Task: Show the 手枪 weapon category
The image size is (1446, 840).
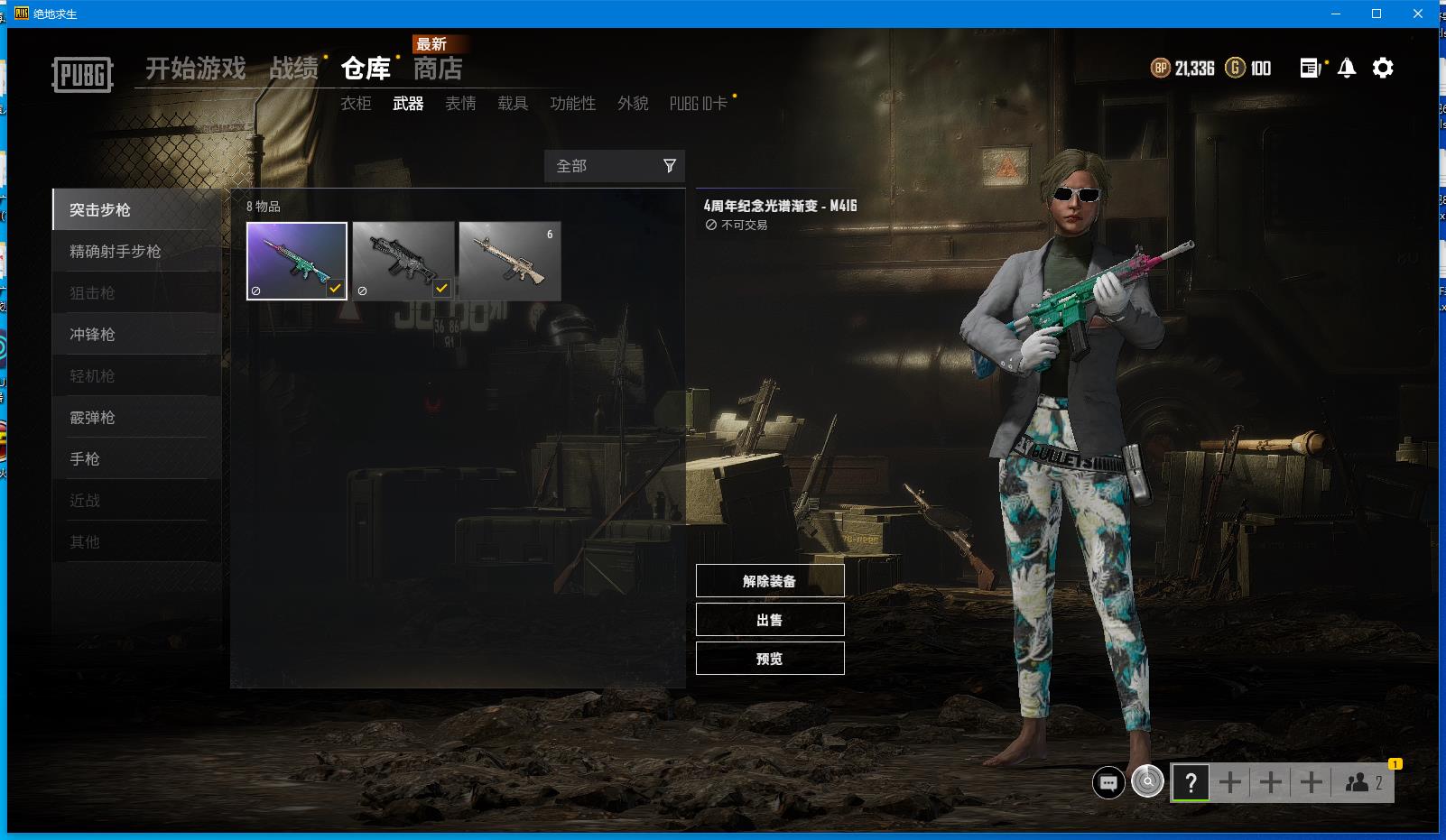Action: pyautogui.click(x=85, y=459)
